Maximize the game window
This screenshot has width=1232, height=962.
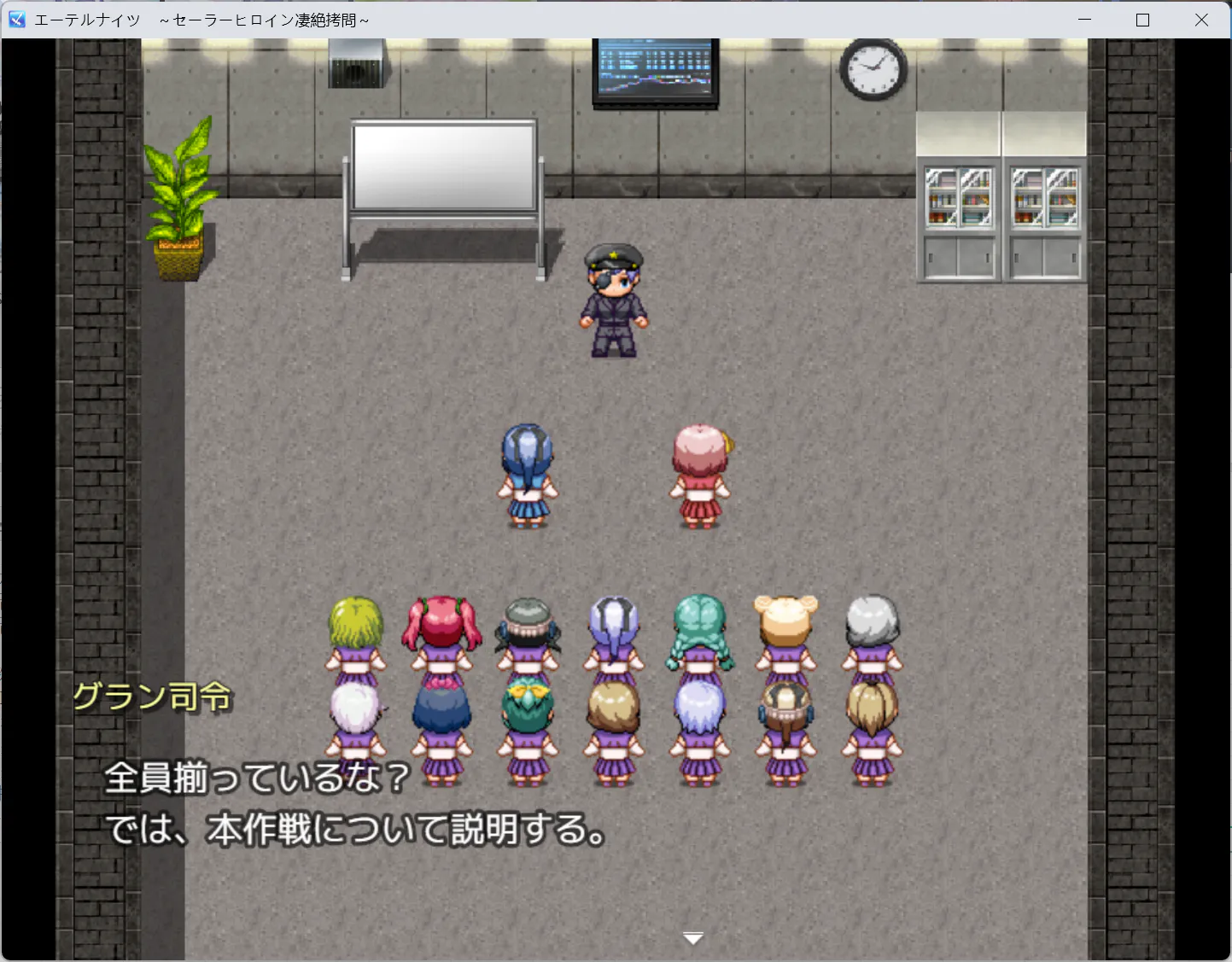[x=1143, y=20]
